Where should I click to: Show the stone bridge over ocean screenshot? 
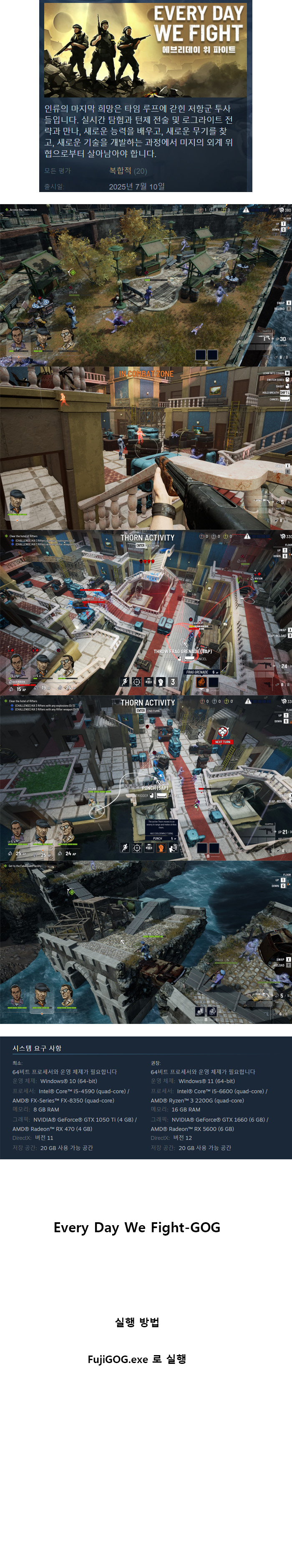(x=146, y=941)
